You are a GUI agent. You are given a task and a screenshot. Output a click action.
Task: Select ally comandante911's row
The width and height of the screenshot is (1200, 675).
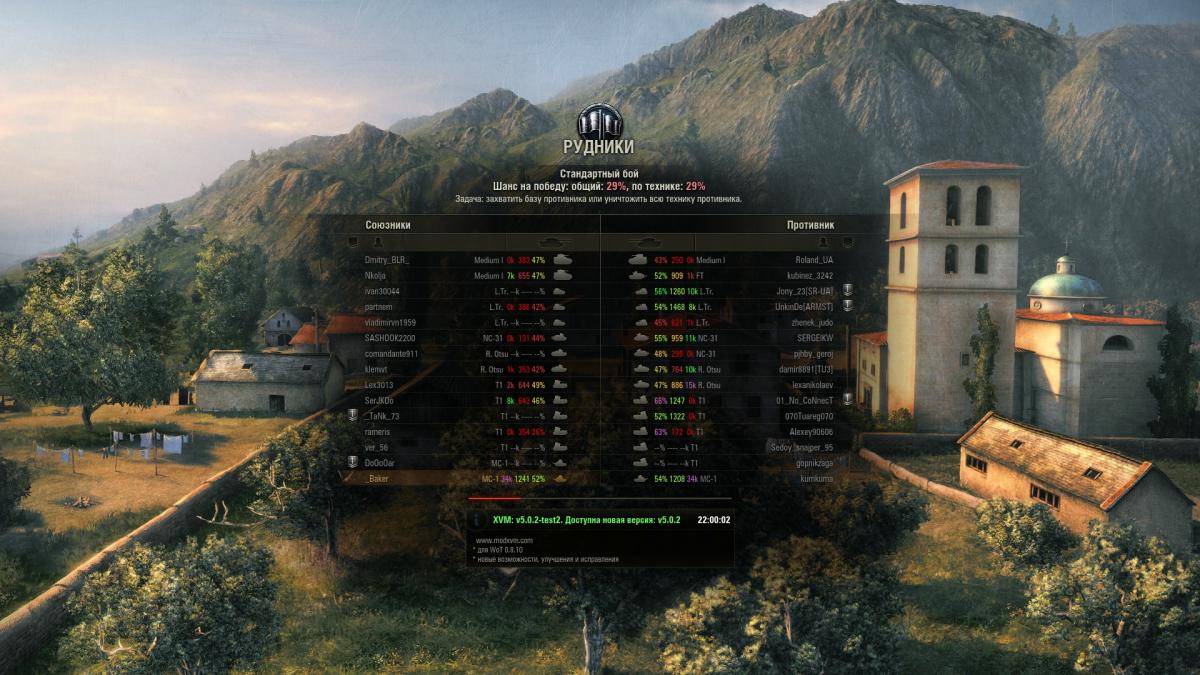(x=391, y=354)
